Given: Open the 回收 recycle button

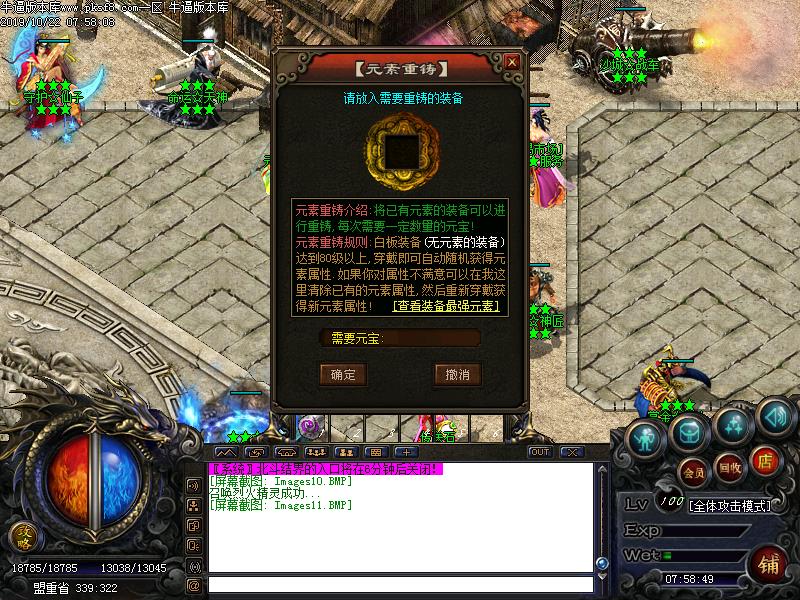Looking at the screenshot, I should 730,466.
